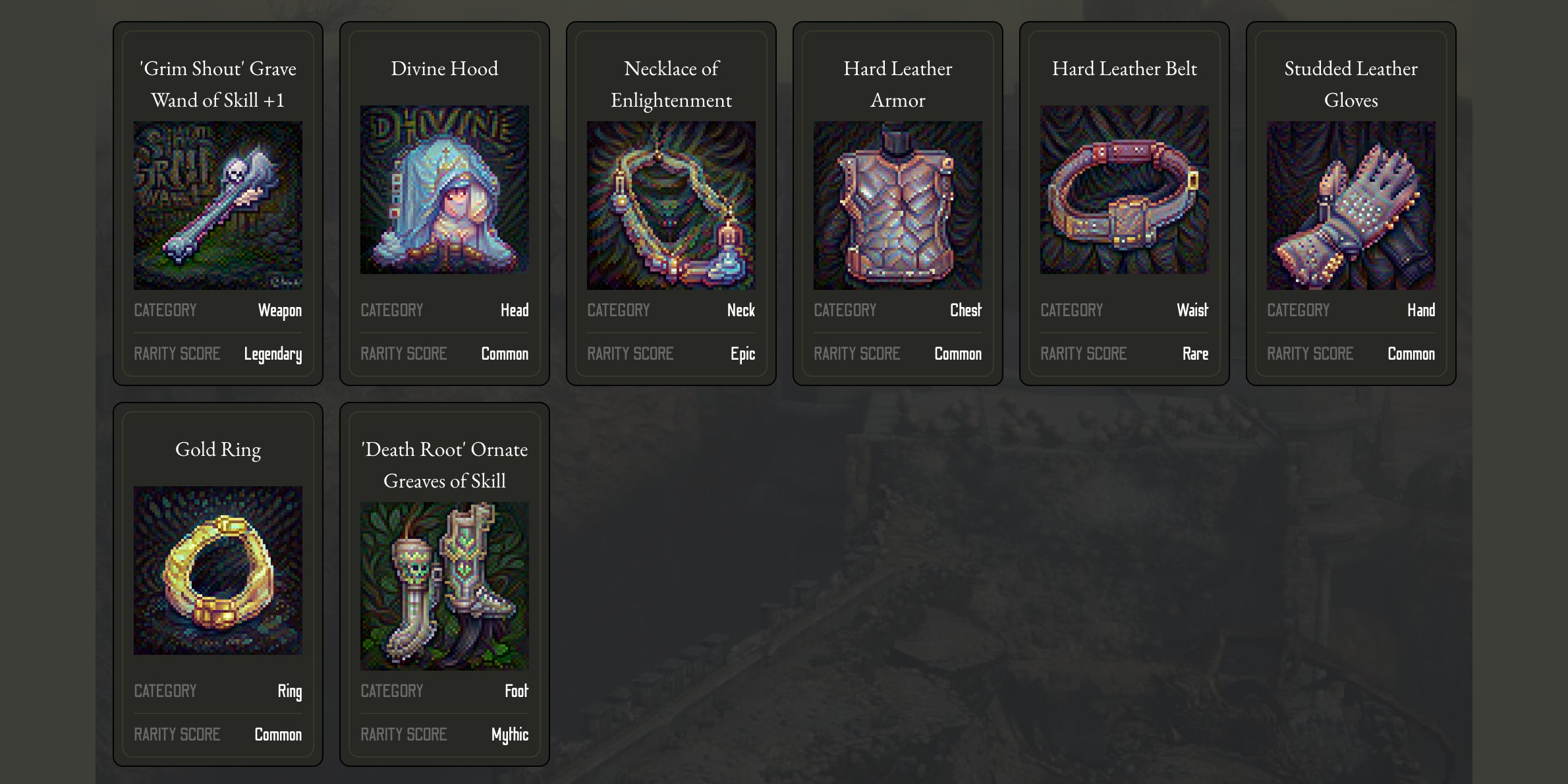Select the 'Grim Shout' Grave Wand card

coord(217,204)
